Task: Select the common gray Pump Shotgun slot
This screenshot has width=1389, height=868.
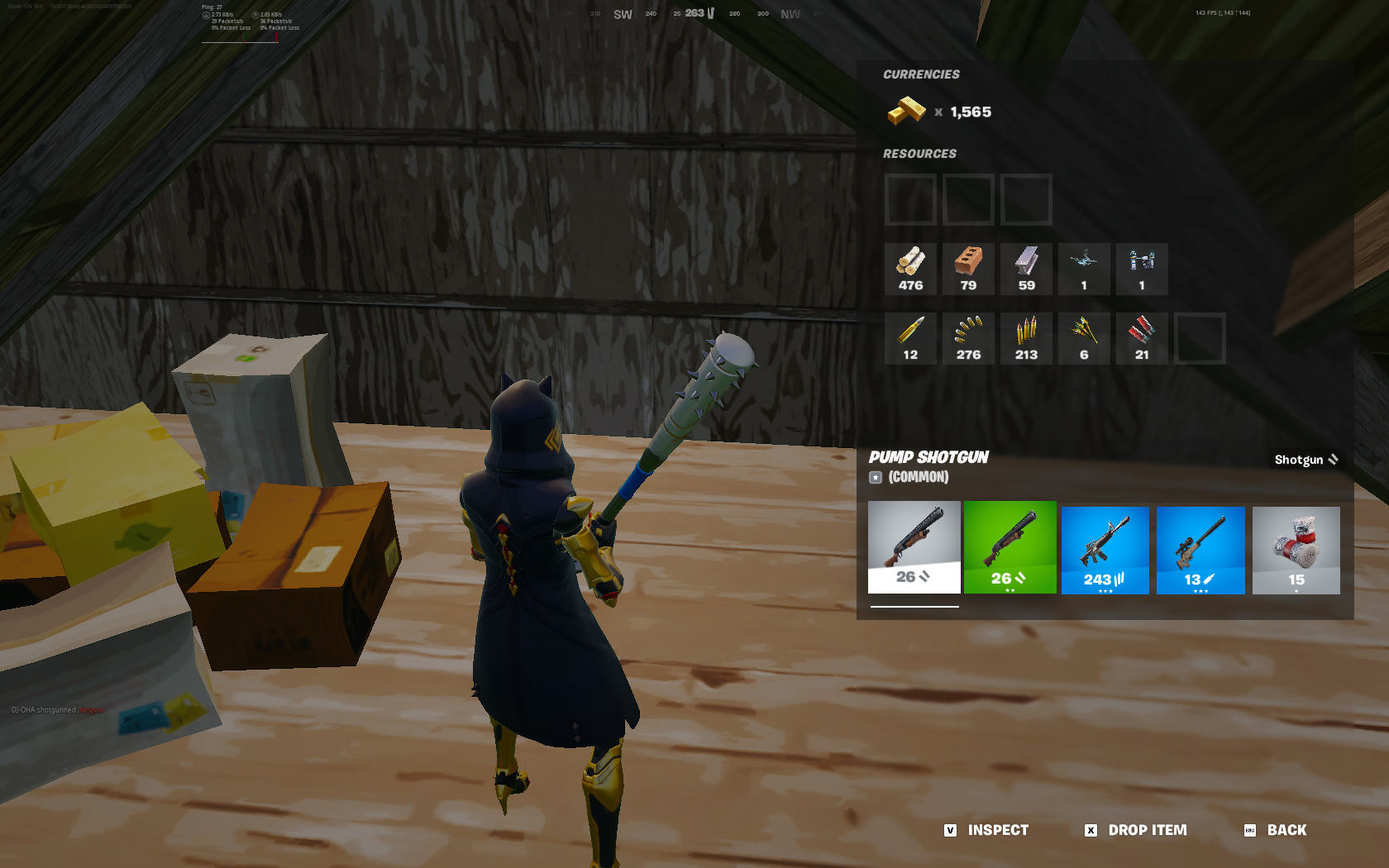Action: [914, 546]
